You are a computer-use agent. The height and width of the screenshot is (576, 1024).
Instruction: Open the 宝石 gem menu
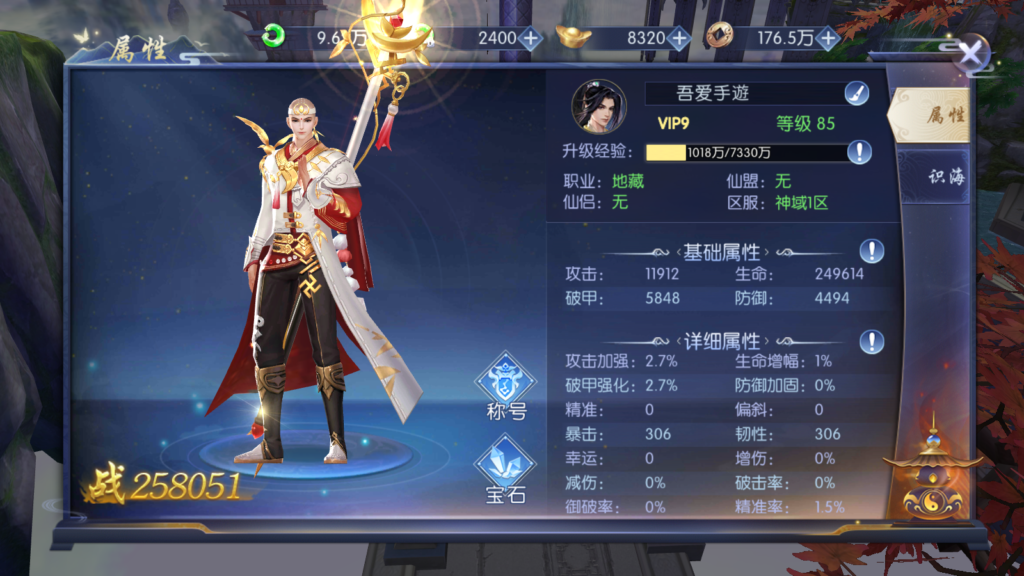505,471
